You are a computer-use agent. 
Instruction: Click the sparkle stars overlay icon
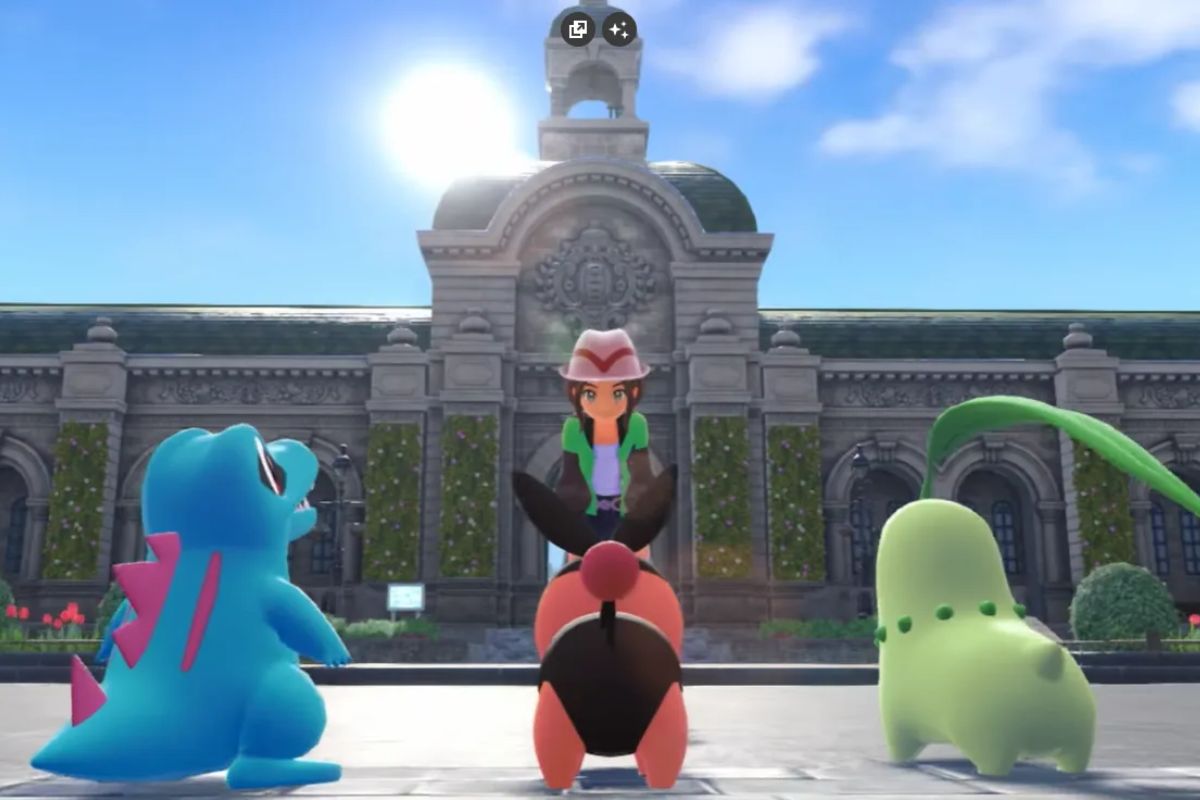(619, 29)
